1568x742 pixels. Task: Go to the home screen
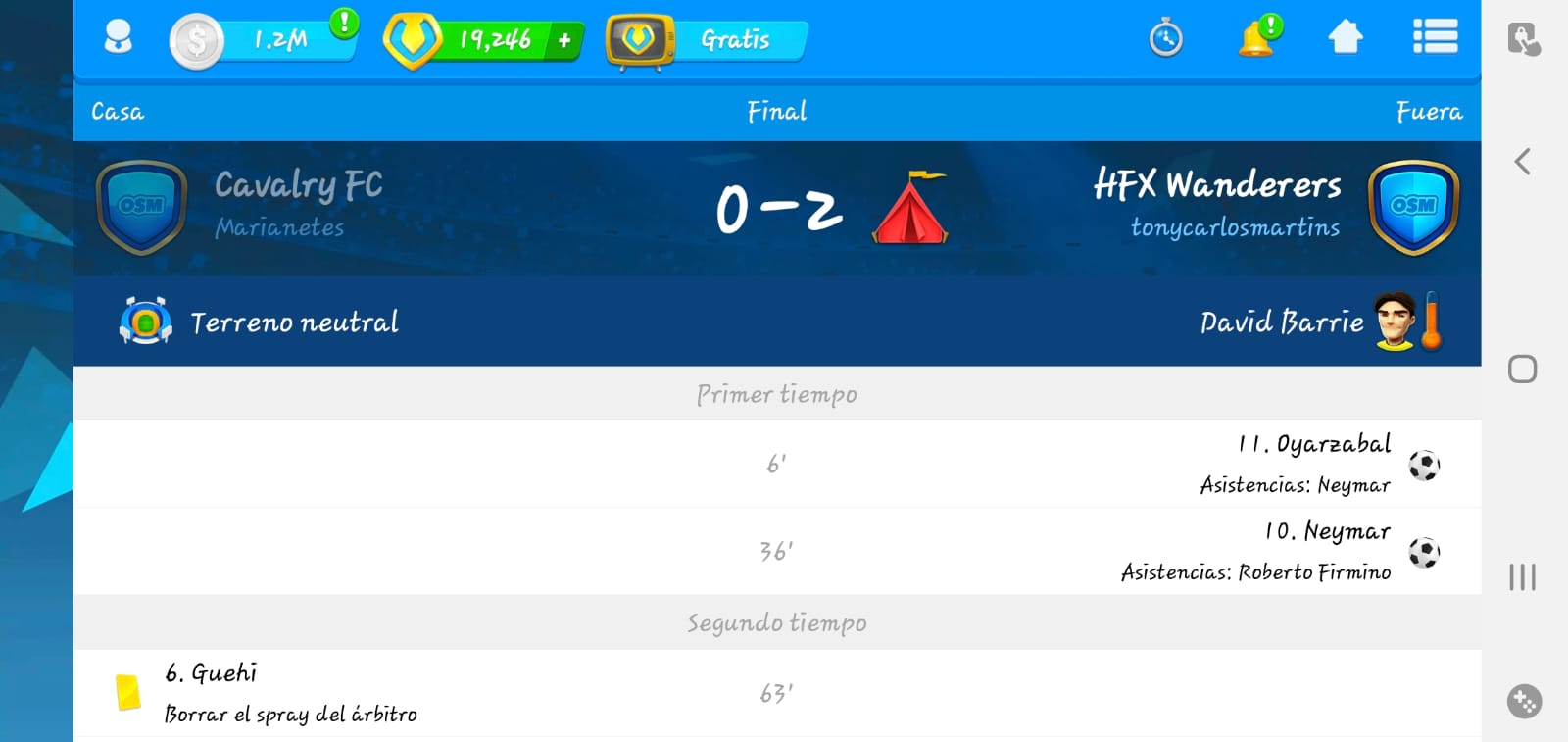click(x=1345, y=37)
